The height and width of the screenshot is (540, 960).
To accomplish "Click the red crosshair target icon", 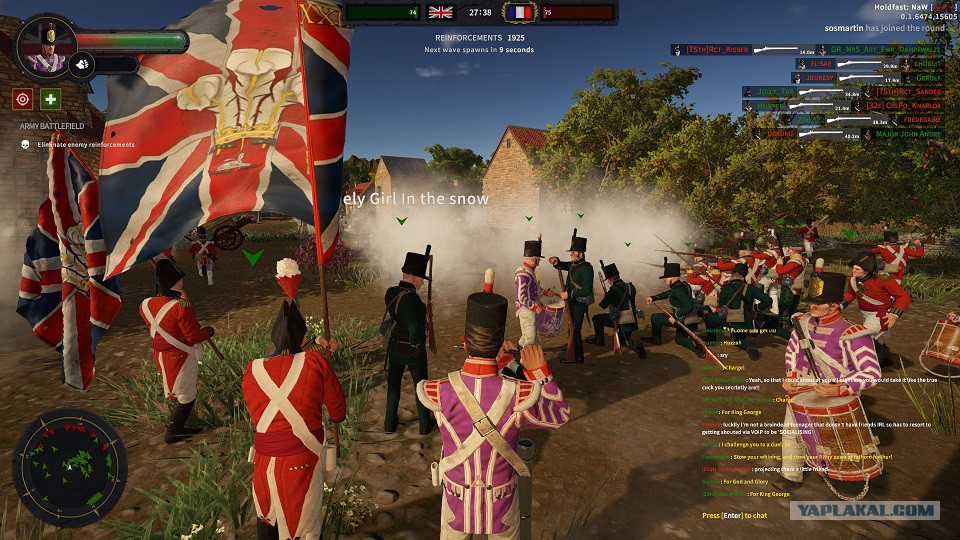I will point(23,99).
